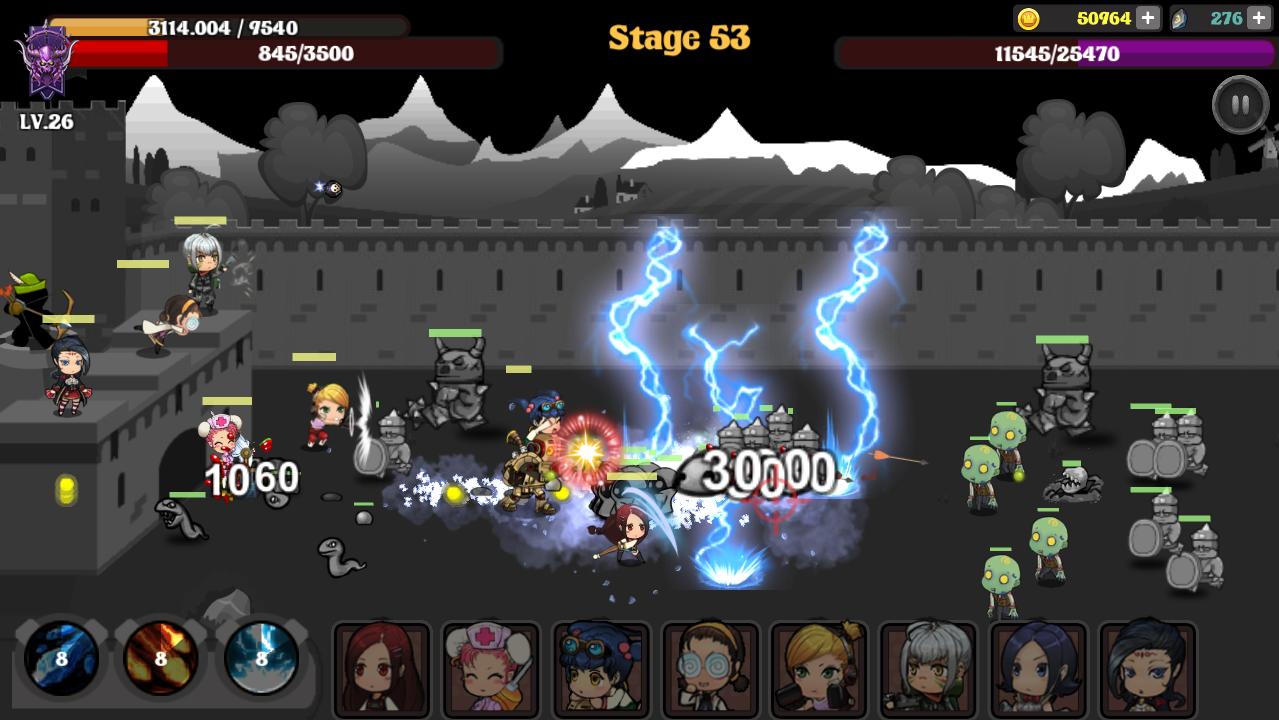Select the blonde hero portrait
Screen dimensions: 1279x720
(x=818, y=668)
